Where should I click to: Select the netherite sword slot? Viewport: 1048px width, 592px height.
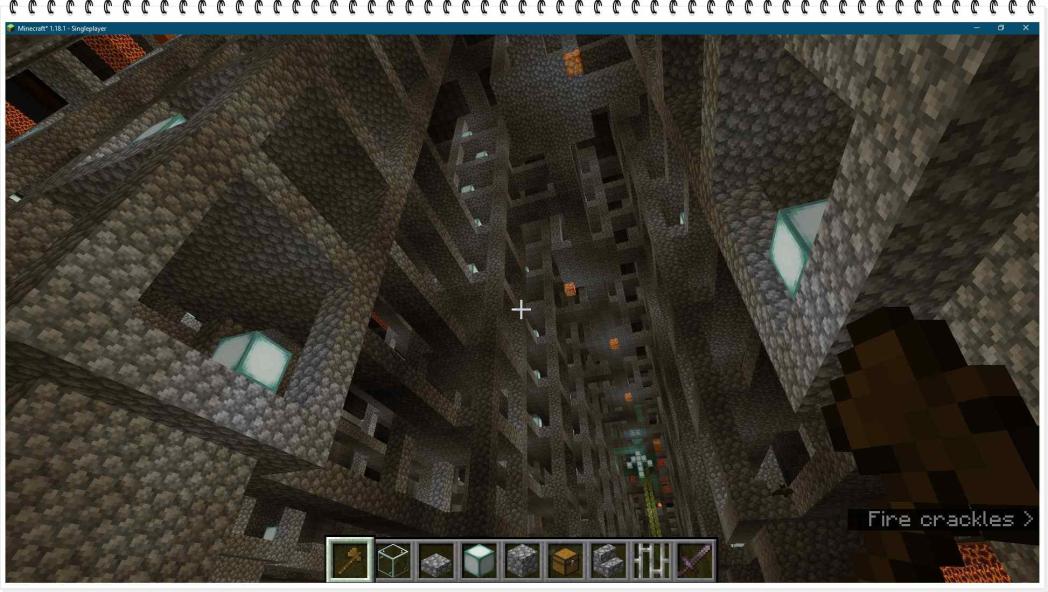click(x=694, y=560)
